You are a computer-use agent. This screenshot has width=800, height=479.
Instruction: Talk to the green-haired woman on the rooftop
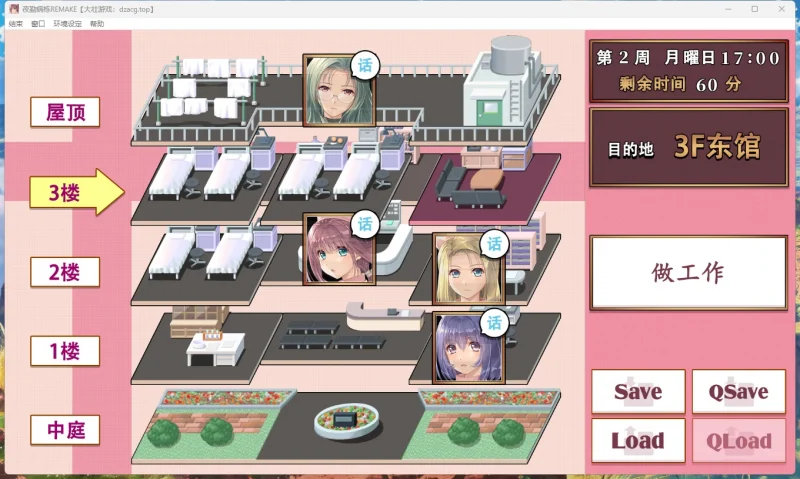point(332,89)
